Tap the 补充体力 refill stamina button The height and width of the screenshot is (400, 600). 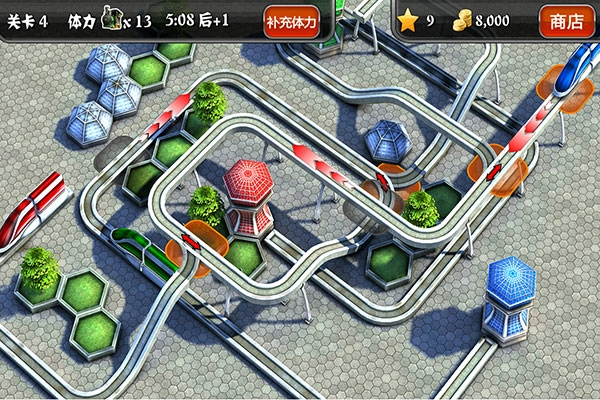click(x=292, y=20)
